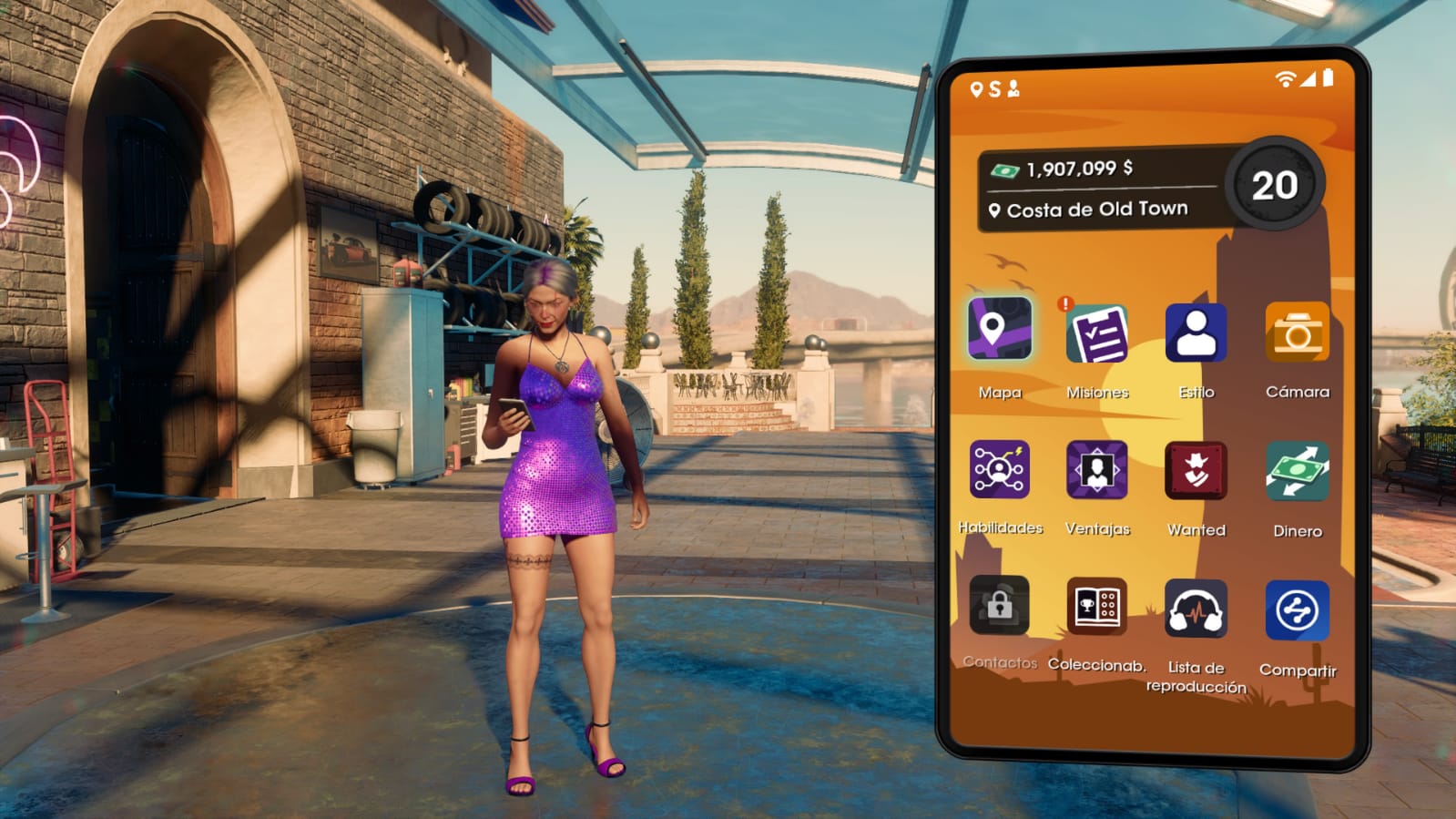Image resolution: width=1456 pixels, height=819 pixels.
Task: Choose the Wanted app
Action: tap(1196, 471)
